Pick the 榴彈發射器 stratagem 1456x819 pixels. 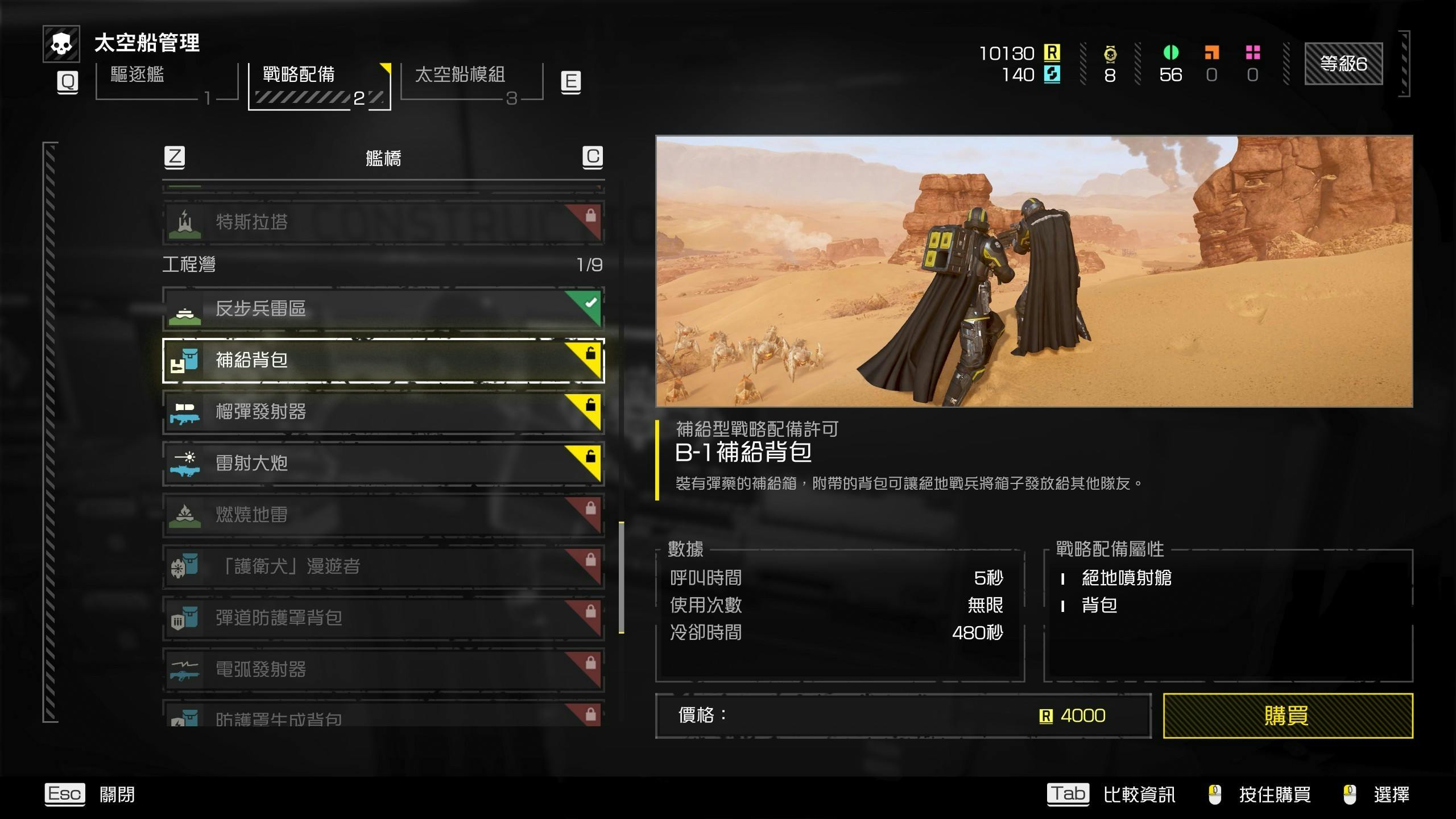383,412
